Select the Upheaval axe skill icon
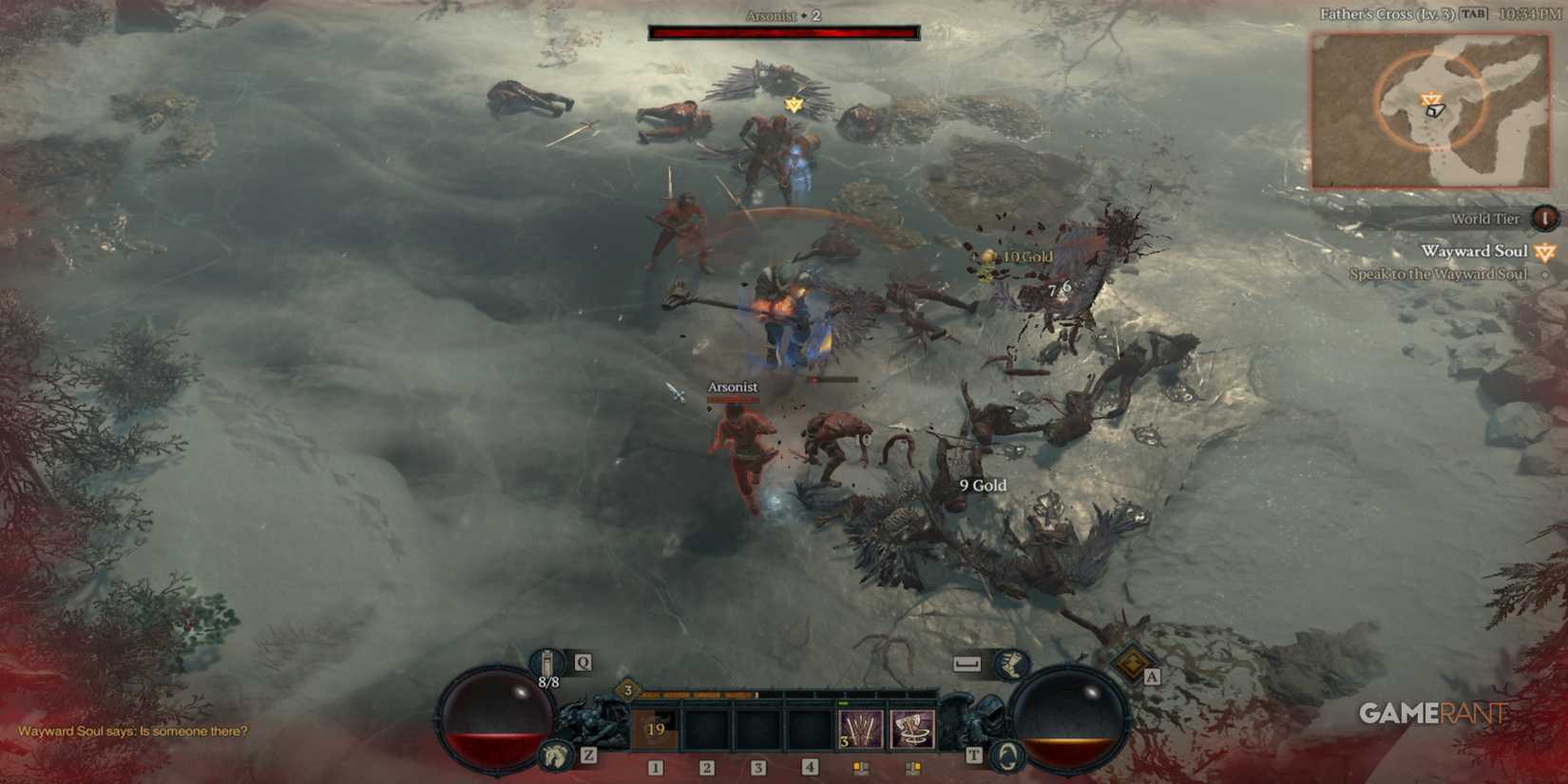The height and width of the screenshot is (784, 1568). tap(914, 728)
